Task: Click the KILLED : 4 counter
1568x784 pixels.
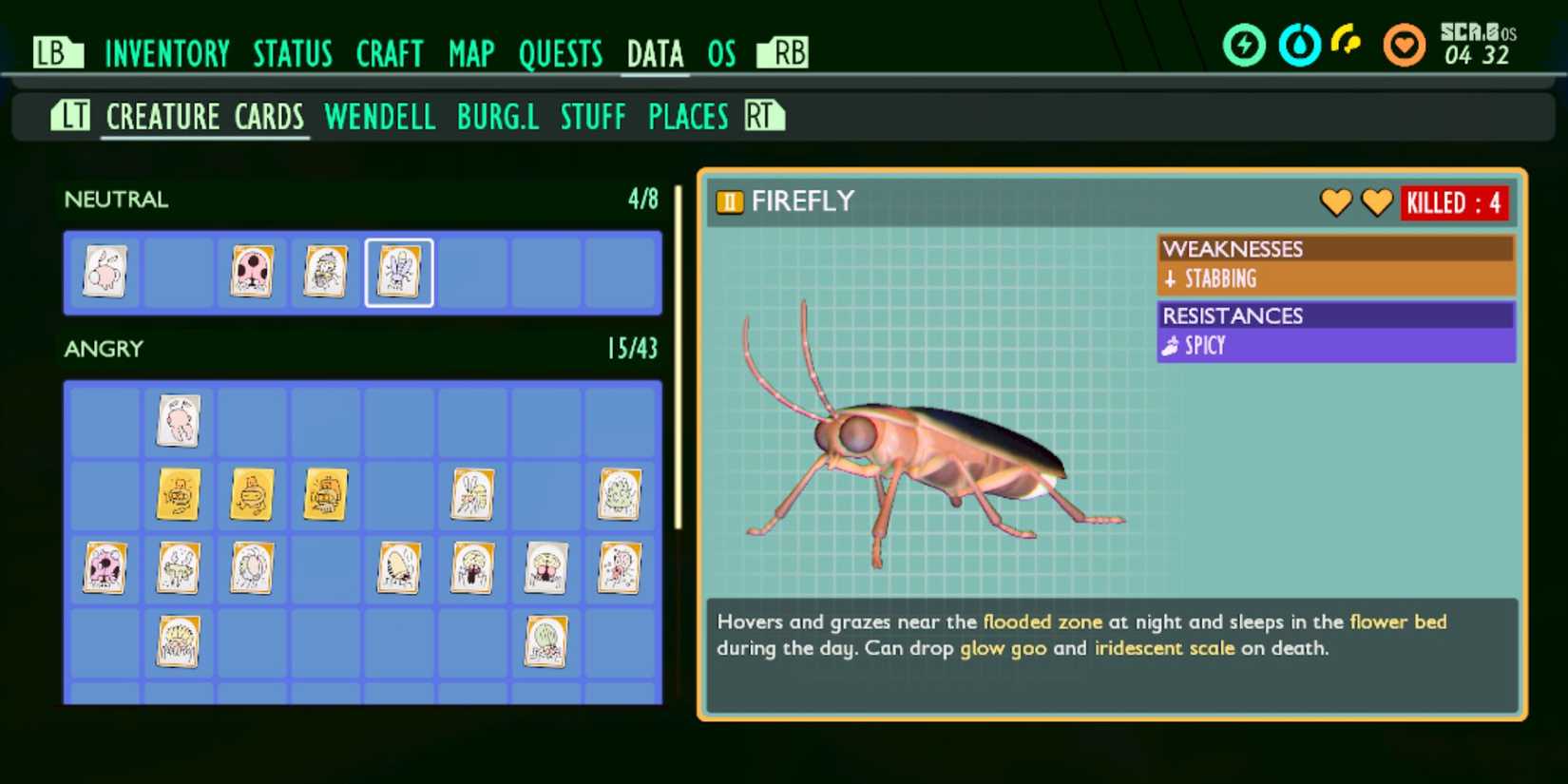Action: [x=1455, y=202]
